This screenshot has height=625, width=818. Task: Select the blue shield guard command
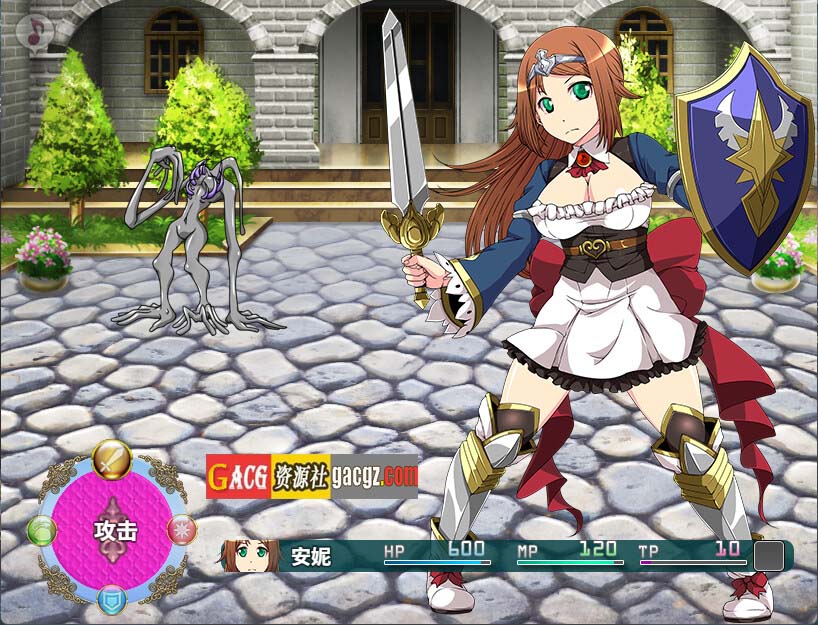coord(112,599)
